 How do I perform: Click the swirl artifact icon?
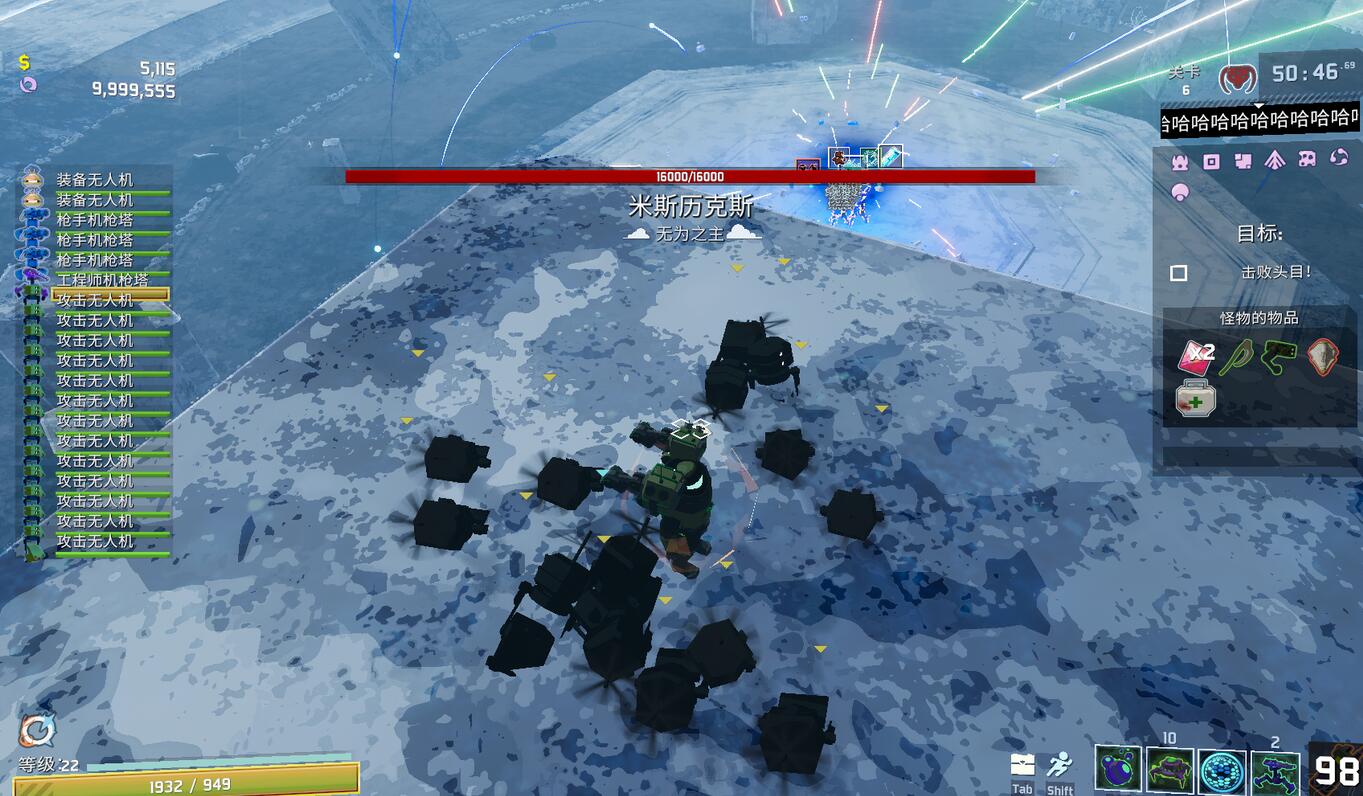click(x=1338, y=159)
